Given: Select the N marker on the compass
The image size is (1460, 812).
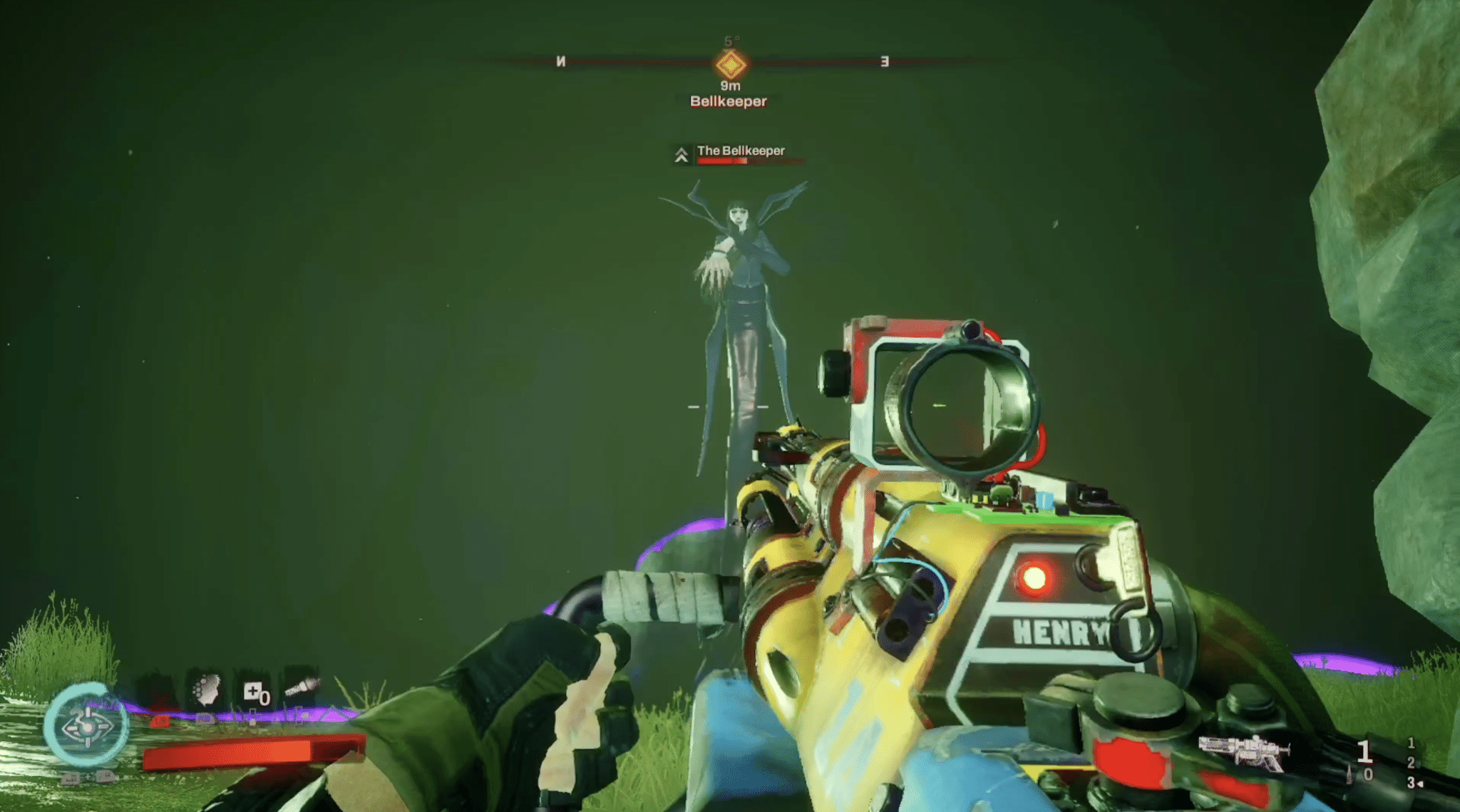Looking at the screenshot, I should 560,63.
